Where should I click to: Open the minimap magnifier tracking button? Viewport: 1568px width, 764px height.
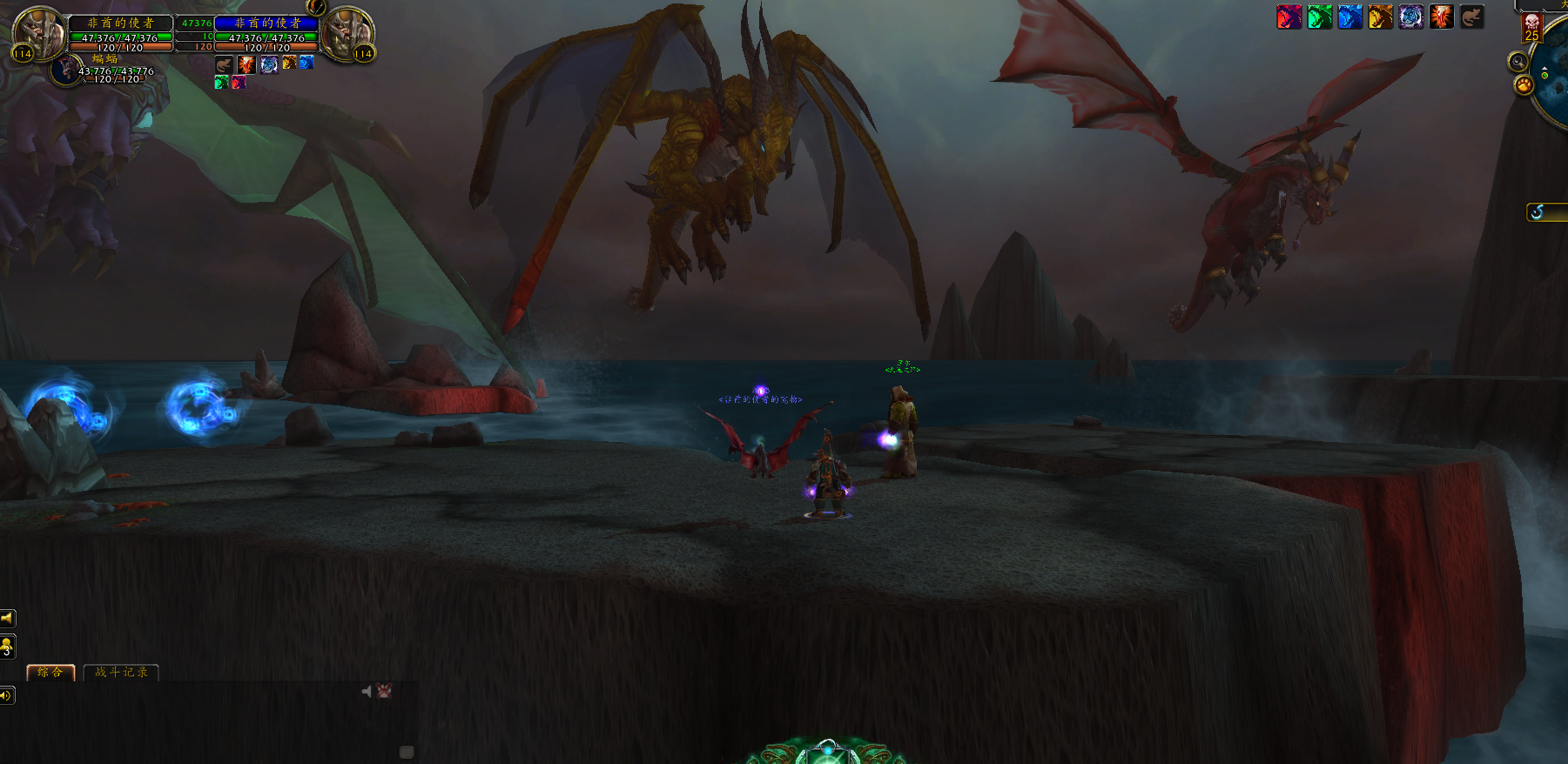pyautogui.click(x=1518, y=61)
